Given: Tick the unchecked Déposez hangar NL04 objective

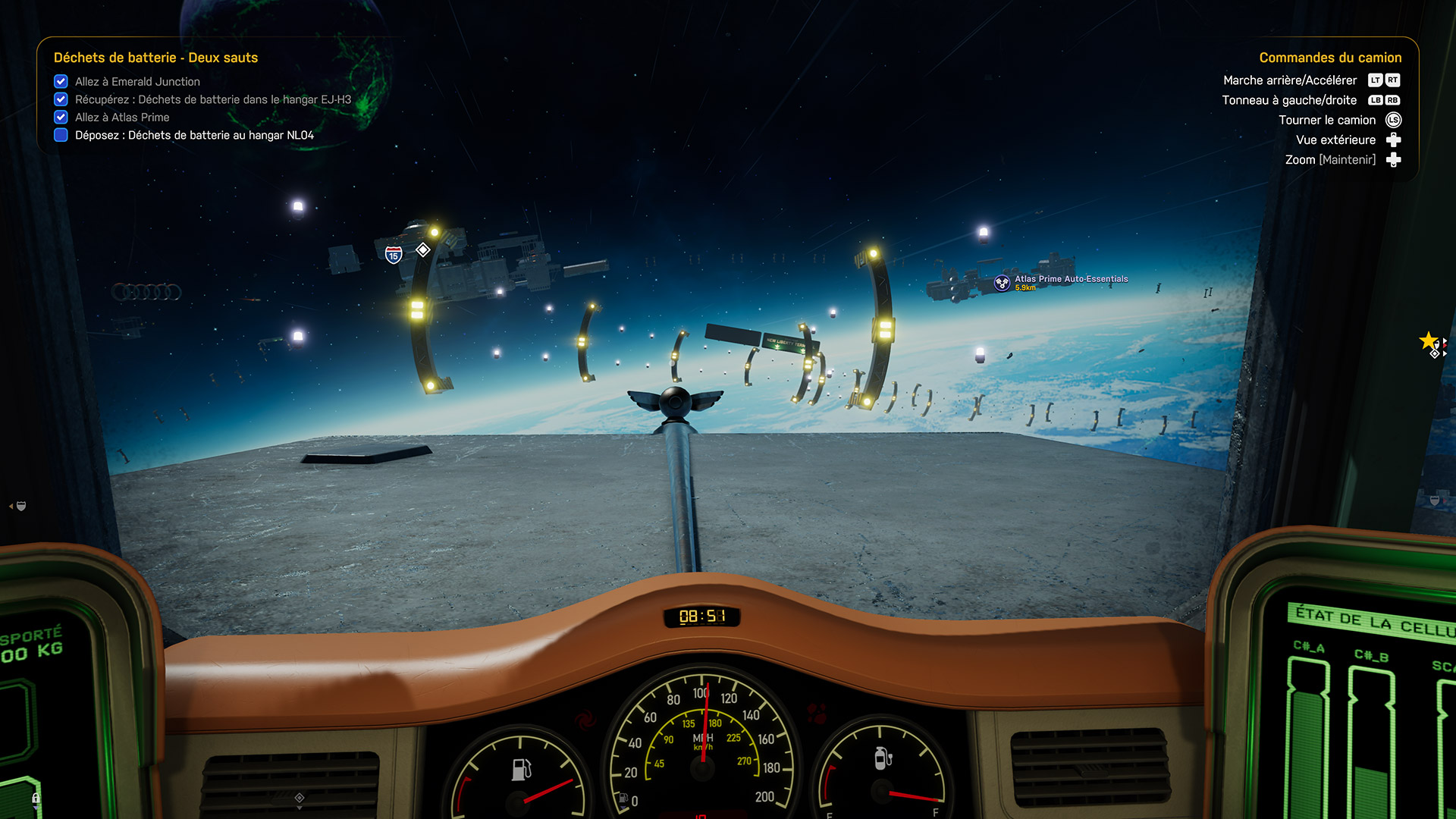Looking at the screenshot, I should (61, 135).
